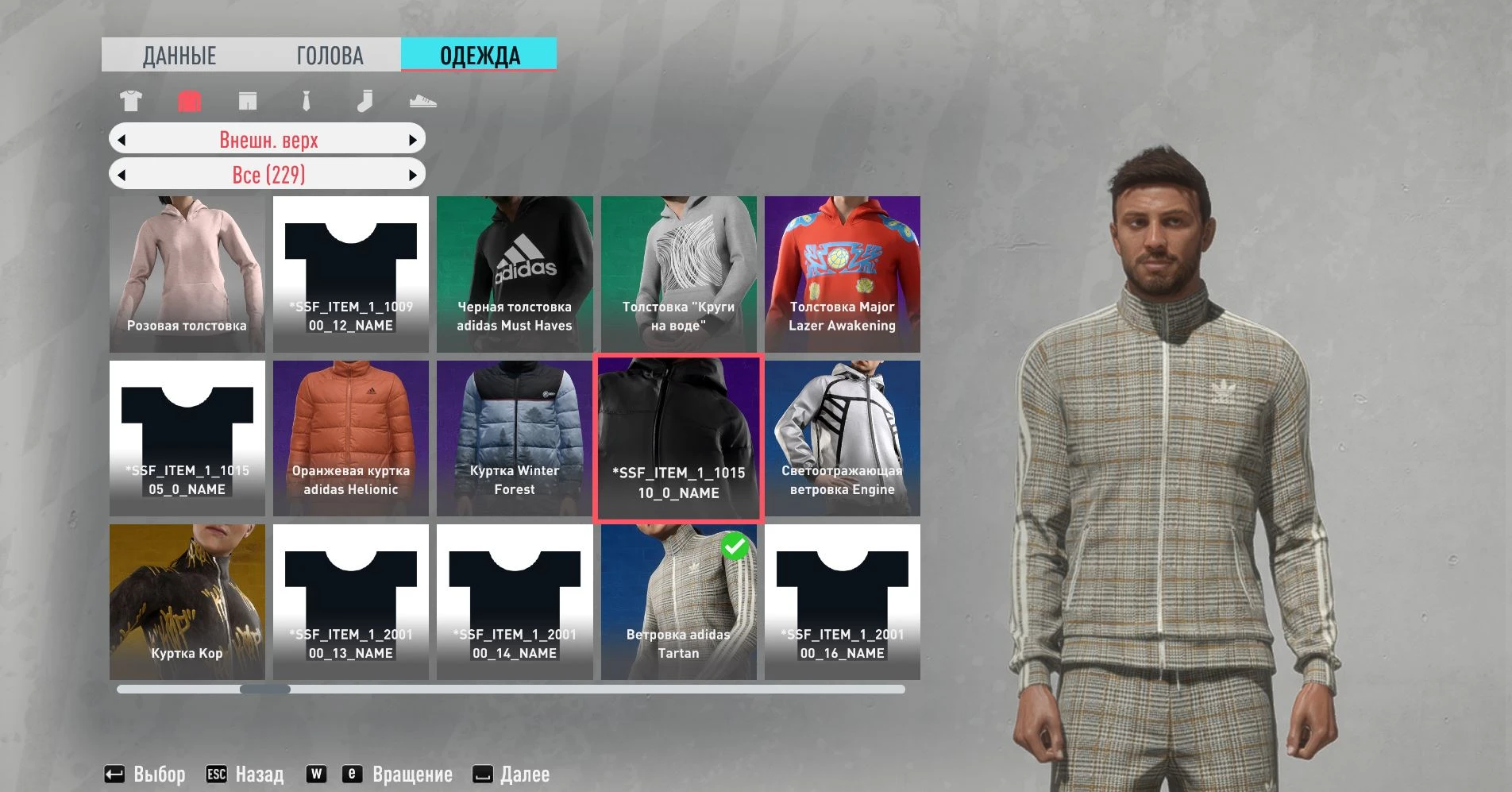The image size is (1512, 792).
Task: Click the right arrow on Все (229) filter
Action: [x=413, y=174]
